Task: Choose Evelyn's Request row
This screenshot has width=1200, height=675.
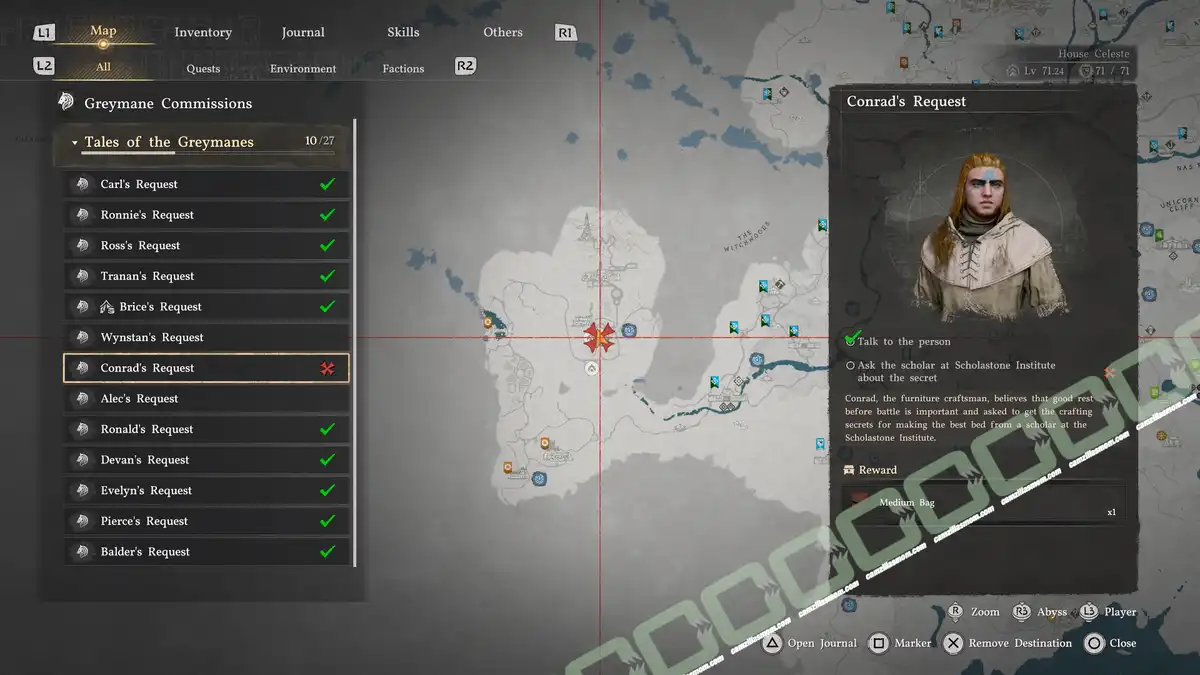Action: [x=206, y=491]
